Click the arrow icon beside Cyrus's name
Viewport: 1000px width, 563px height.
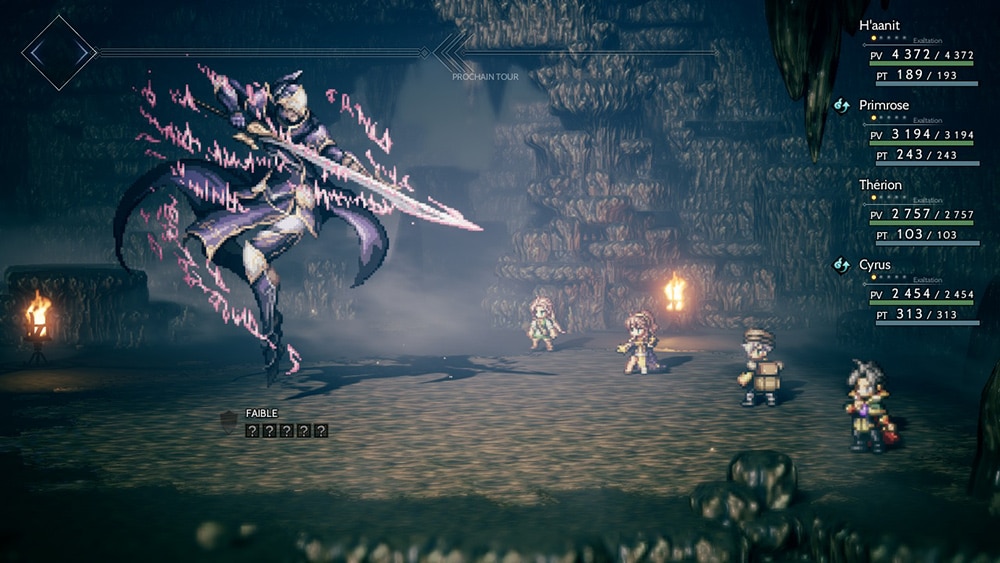(842, 265)
